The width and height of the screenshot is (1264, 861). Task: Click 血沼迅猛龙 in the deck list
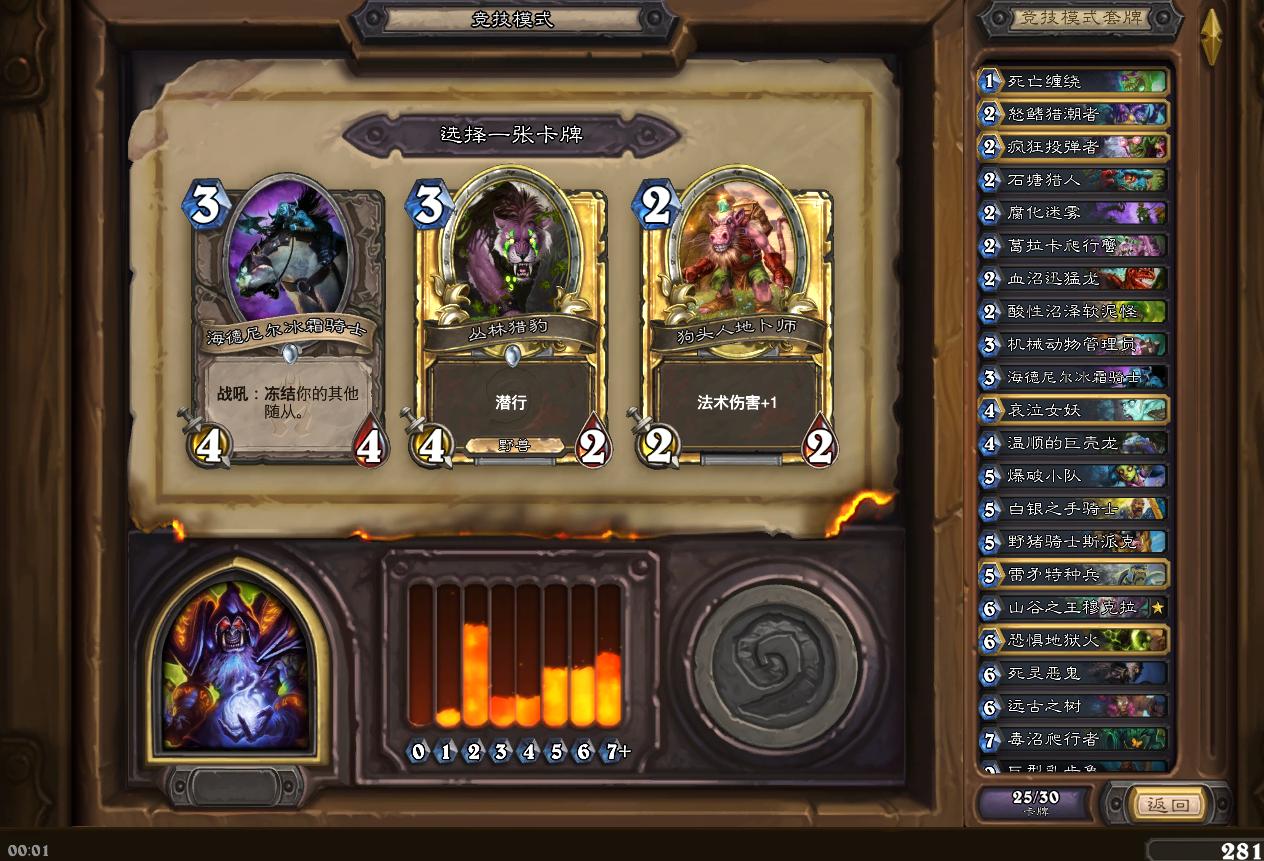1072,279
